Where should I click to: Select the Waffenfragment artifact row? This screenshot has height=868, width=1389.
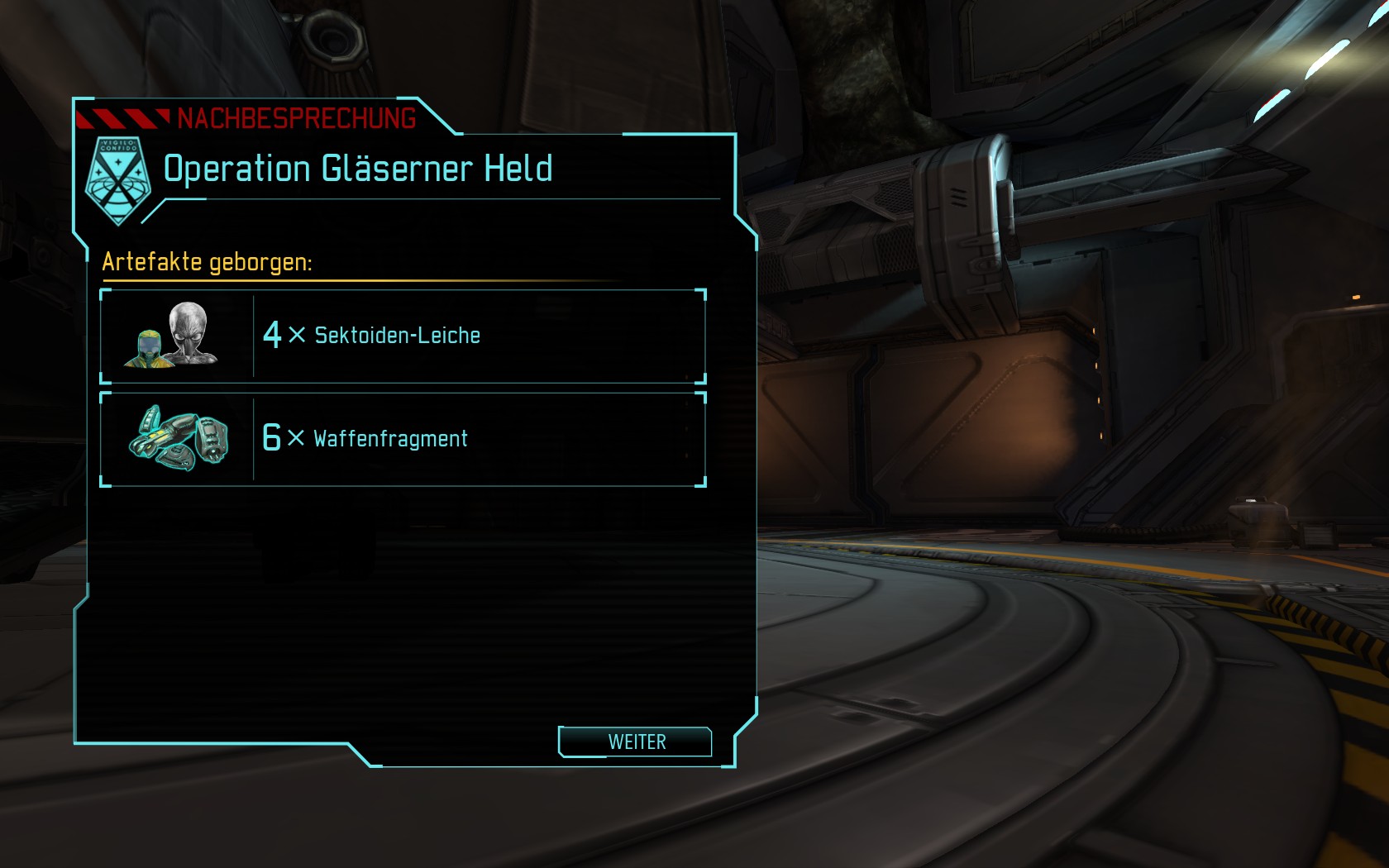(403, 439)
